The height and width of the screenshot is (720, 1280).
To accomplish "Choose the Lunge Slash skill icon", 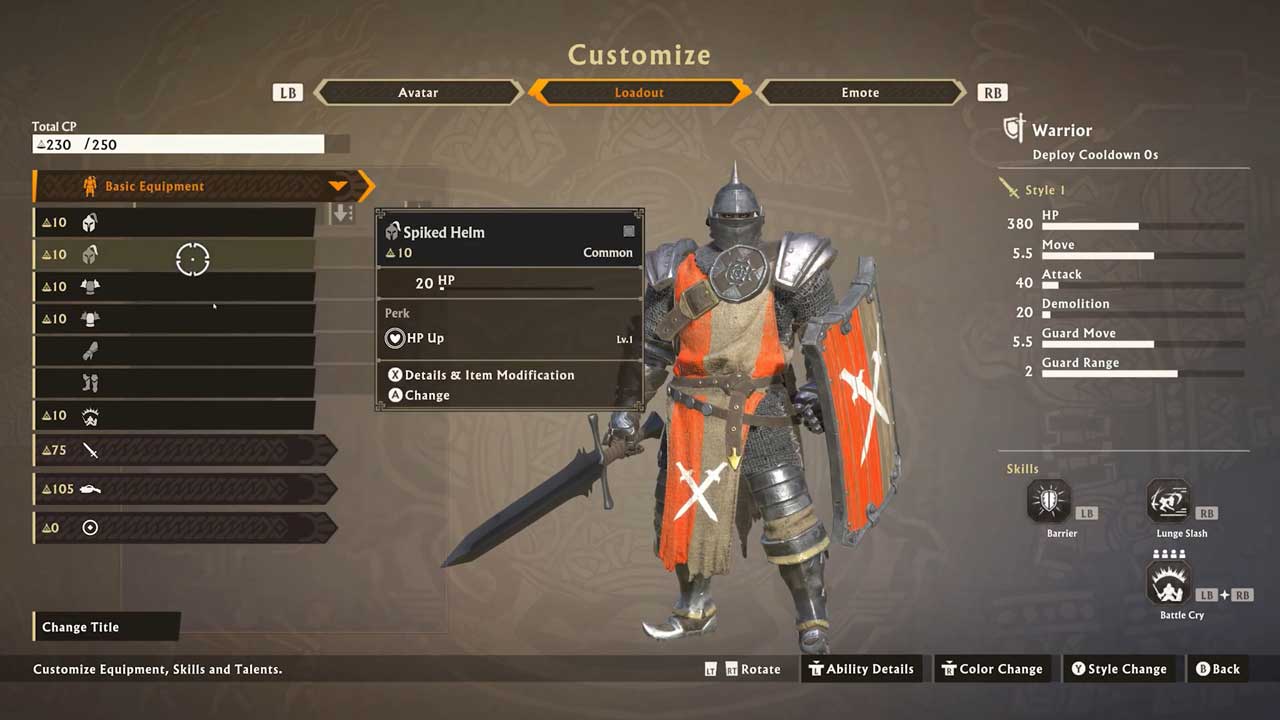I will (x=1168, y=502).
